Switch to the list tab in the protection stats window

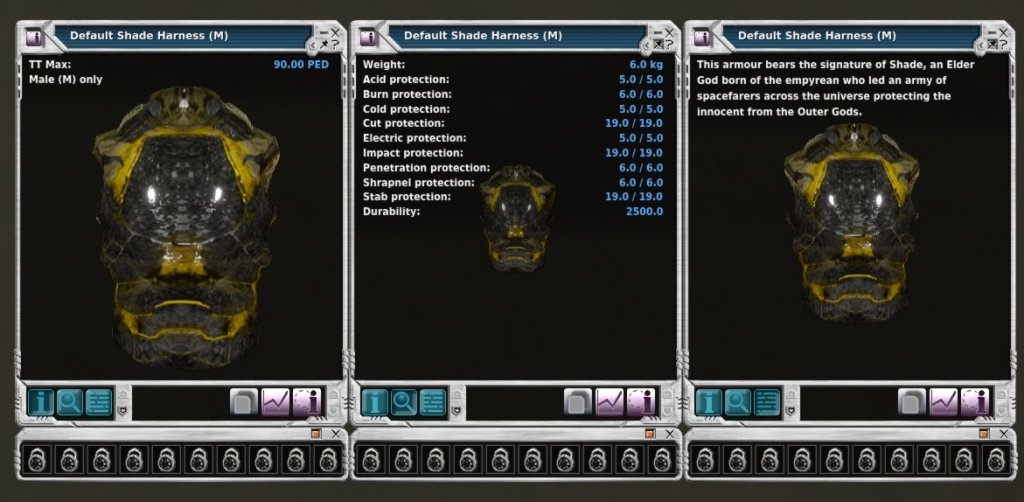point(432,402)
